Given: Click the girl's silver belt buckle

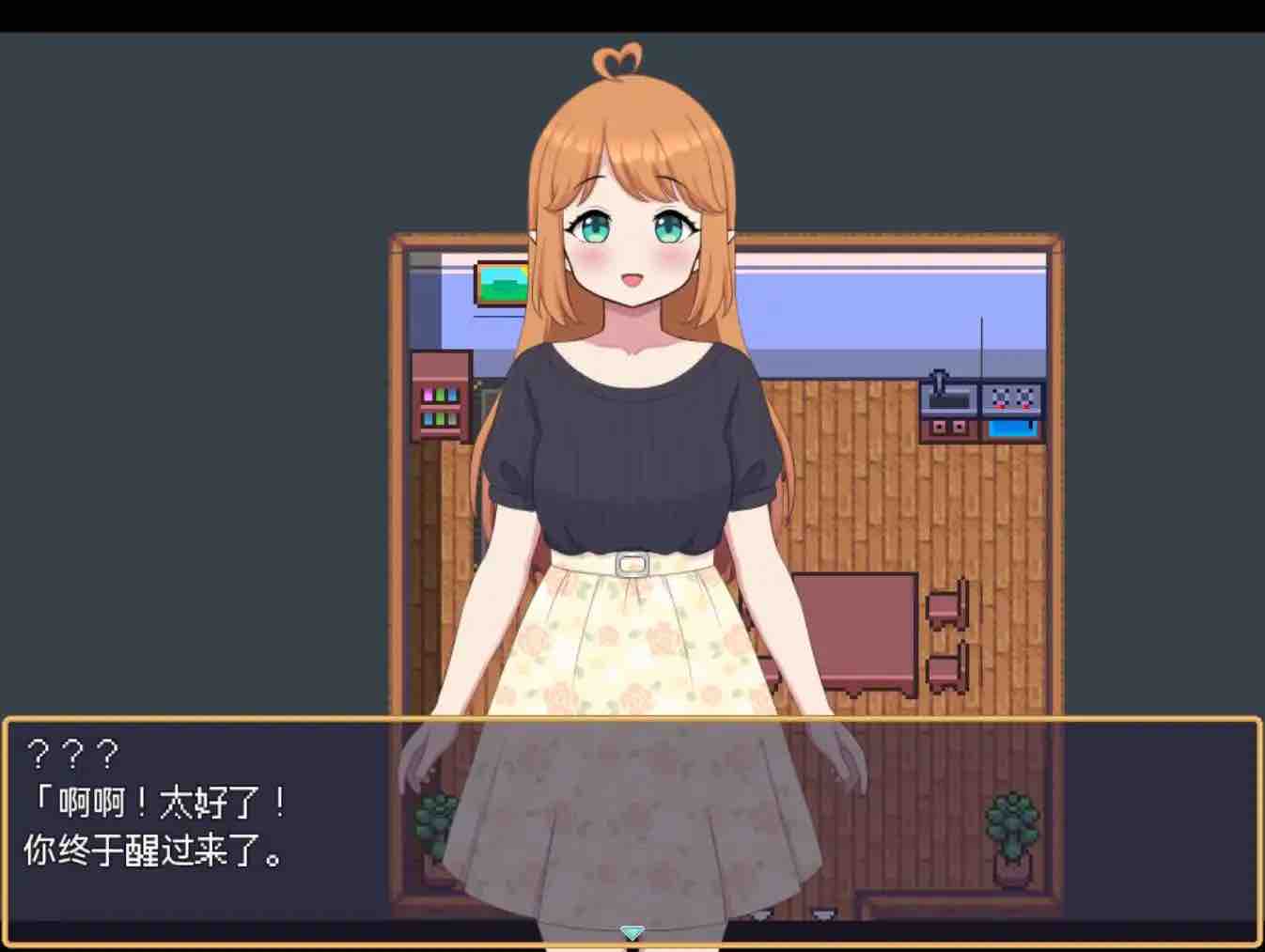Looking at the screenshot, I should 632,564.
